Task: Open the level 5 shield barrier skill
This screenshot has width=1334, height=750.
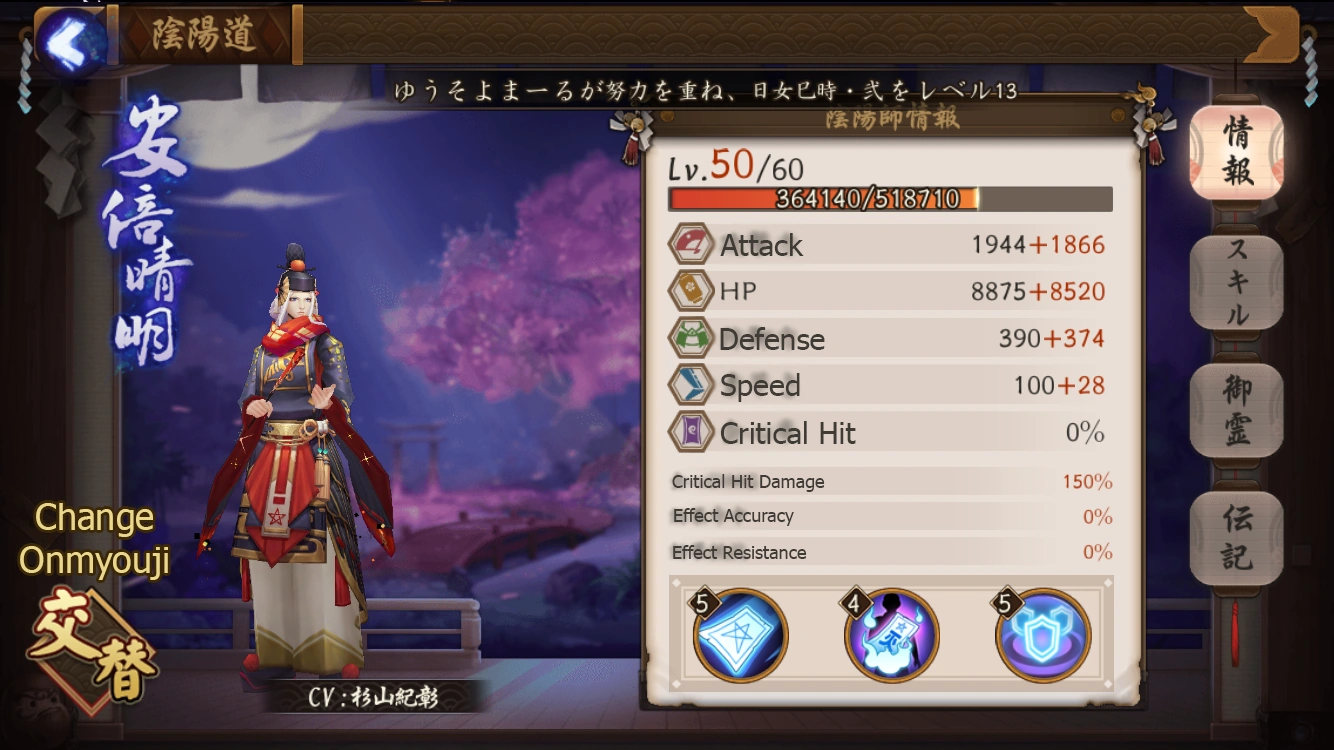Action: point(1044,634)
